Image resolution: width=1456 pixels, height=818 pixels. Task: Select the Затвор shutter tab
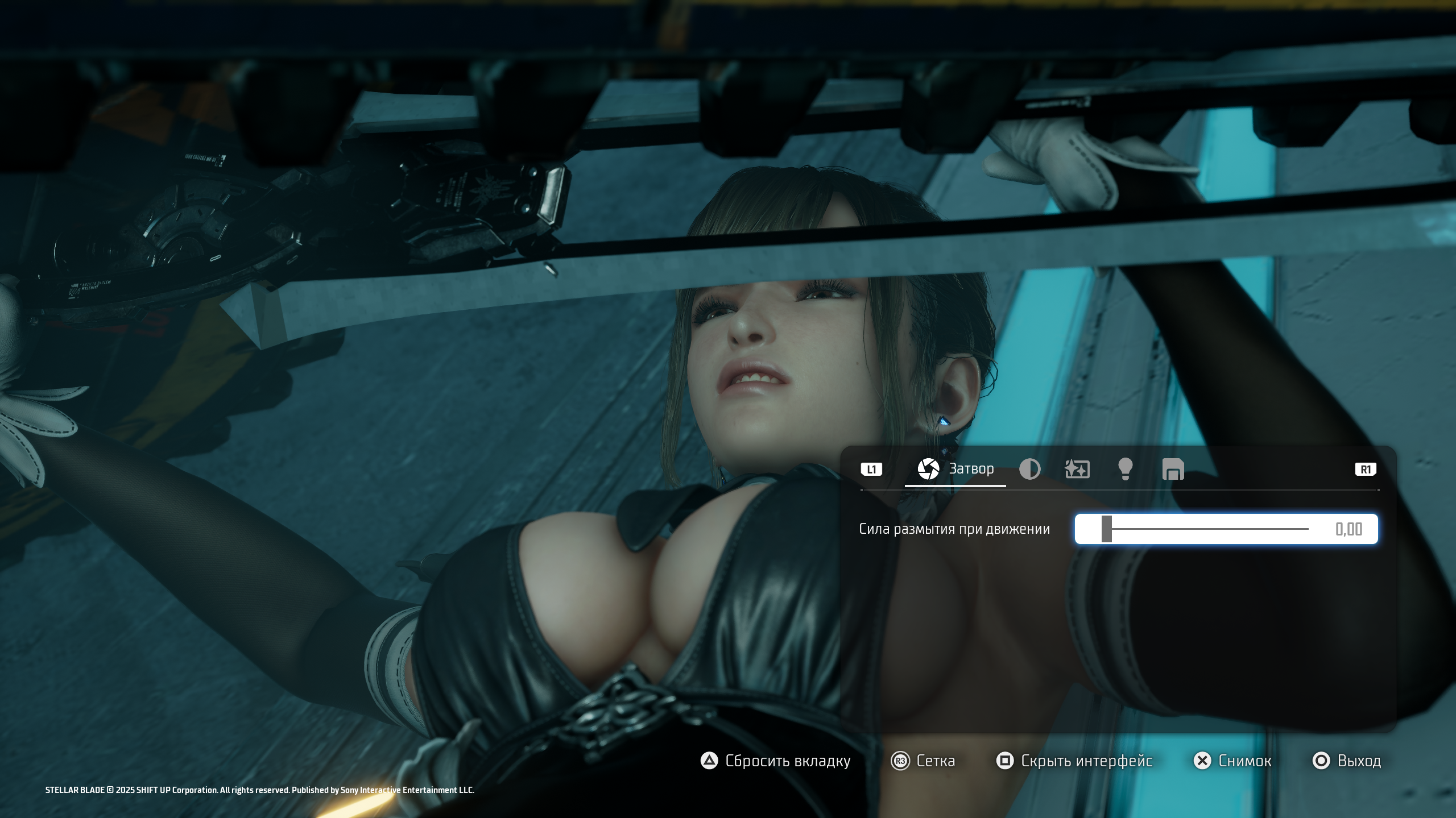955,469
